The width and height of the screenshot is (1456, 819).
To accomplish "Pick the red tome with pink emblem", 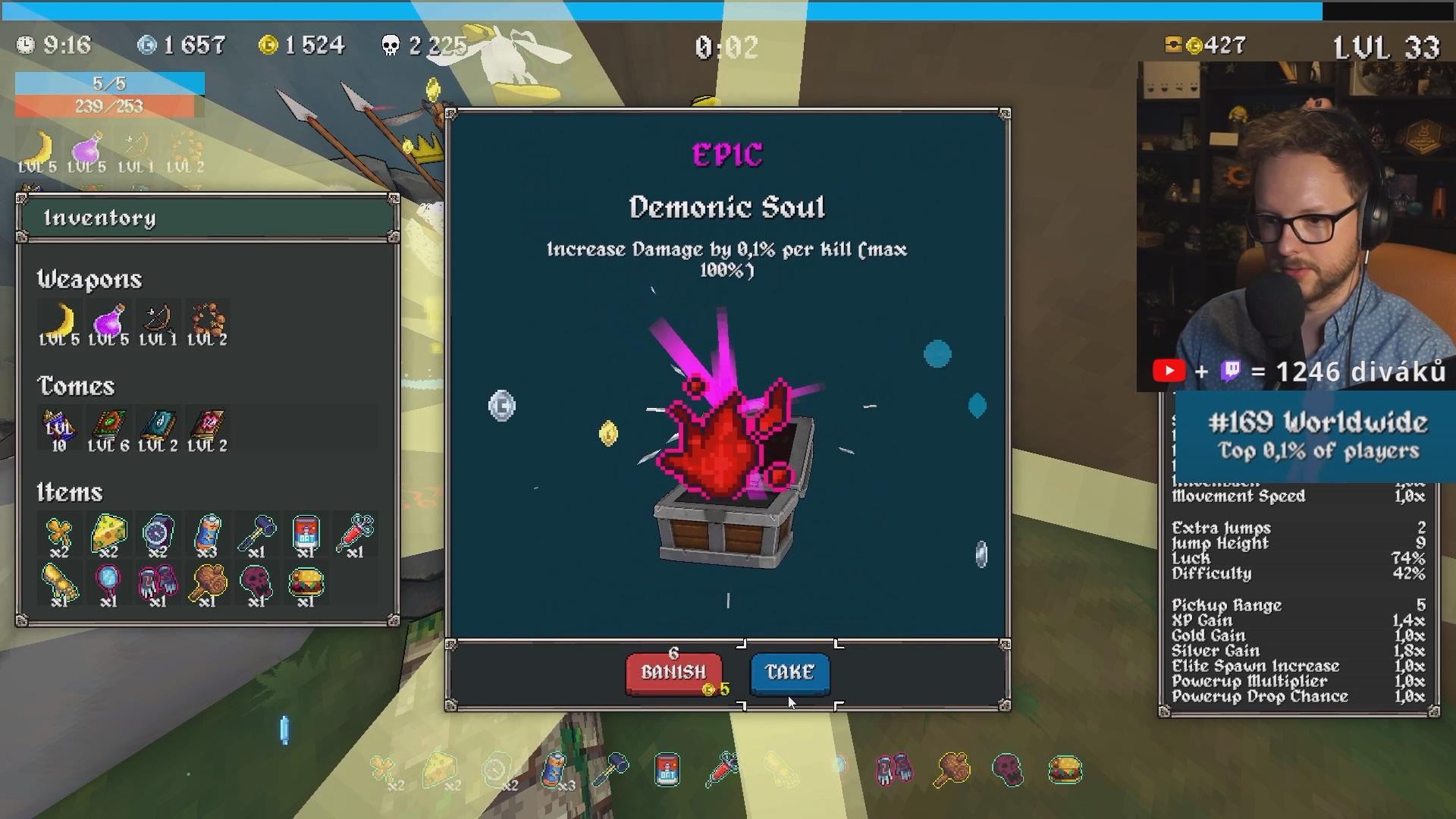I will pyautogui.click(x=207, y=428).
